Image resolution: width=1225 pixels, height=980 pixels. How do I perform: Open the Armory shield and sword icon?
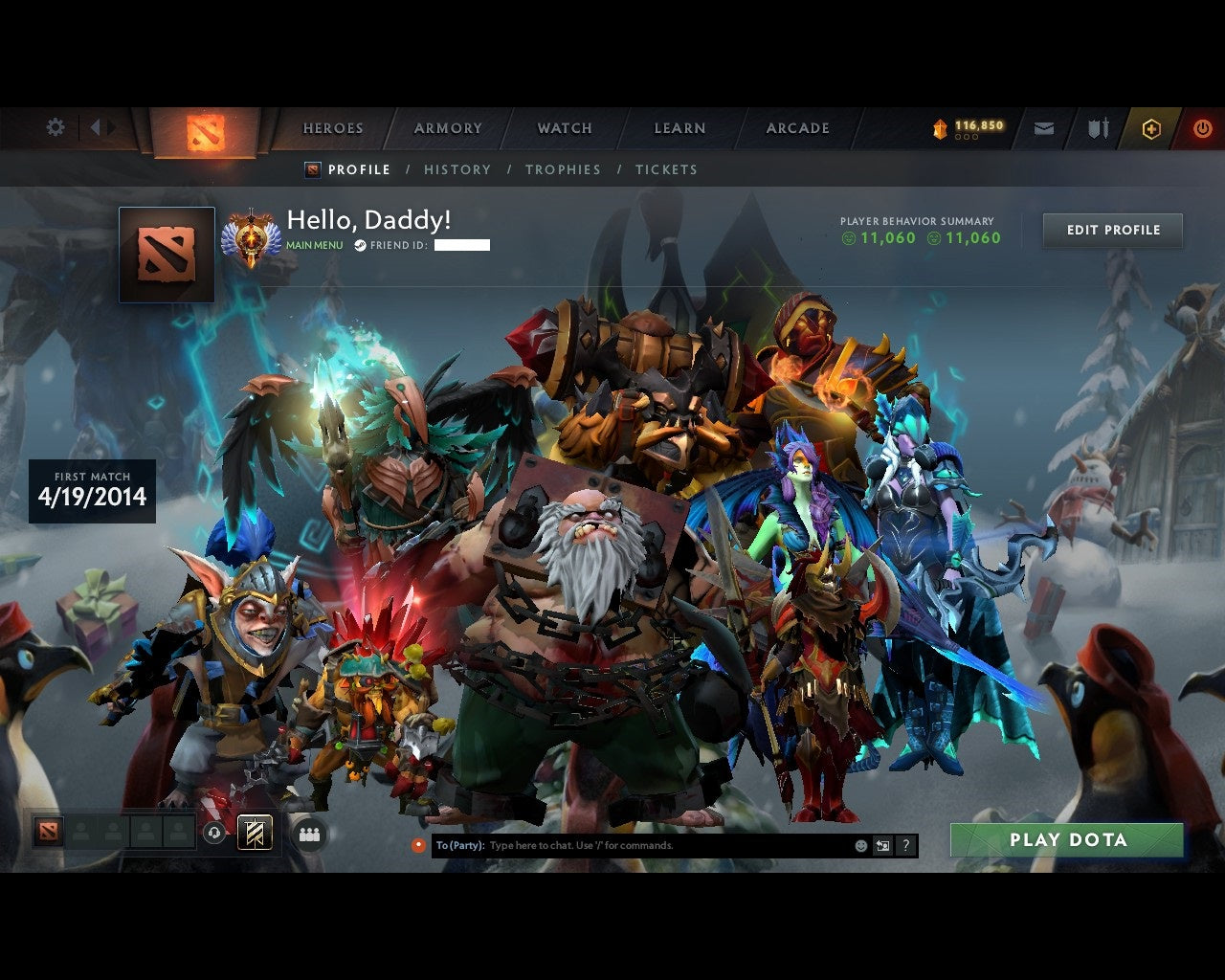(1097, 127)
